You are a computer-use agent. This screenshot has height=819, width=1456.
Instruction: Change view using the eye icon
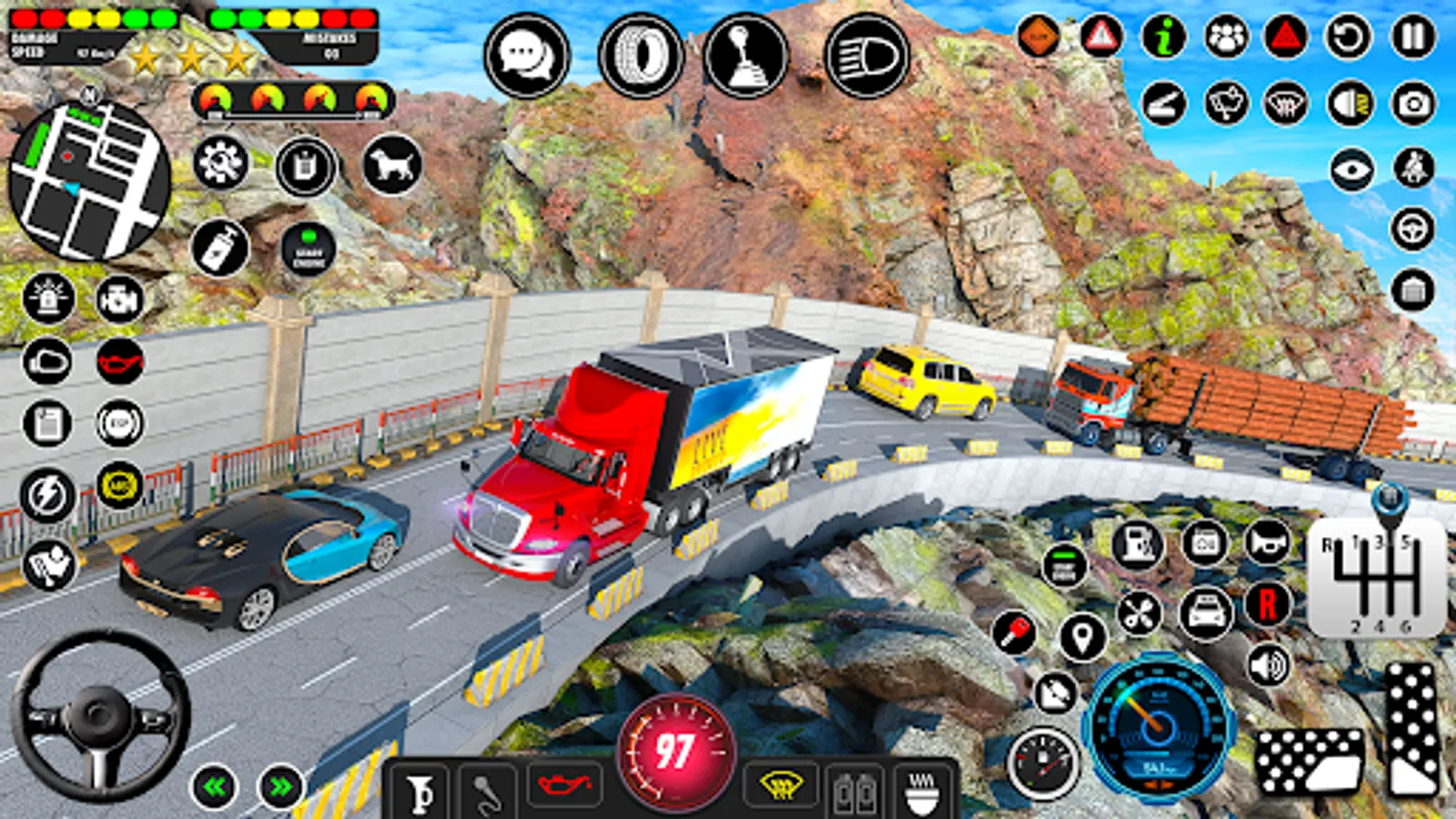[x=1351, y=169]
